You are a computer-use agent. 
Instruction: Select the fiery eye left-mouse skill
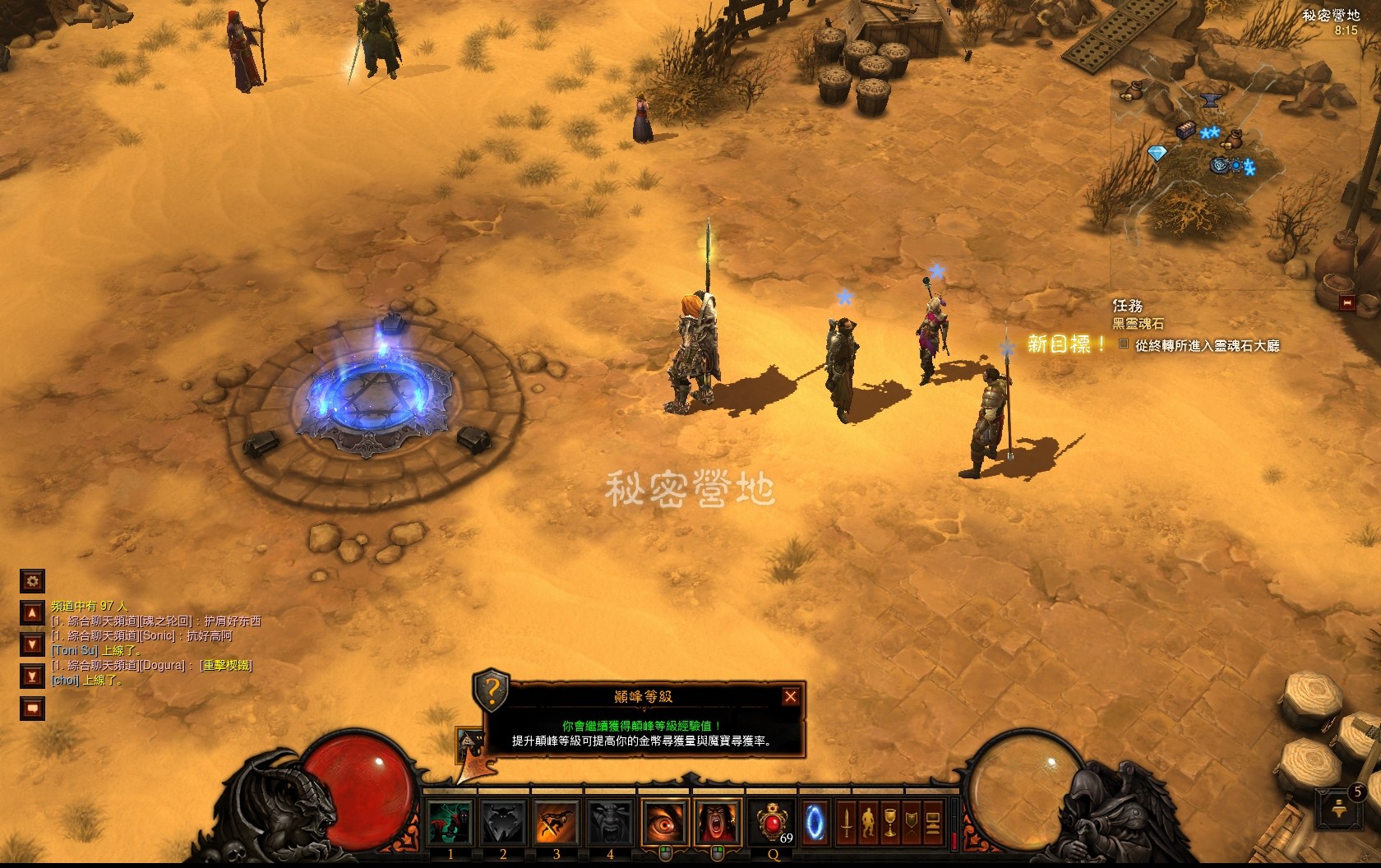[664, 821]
